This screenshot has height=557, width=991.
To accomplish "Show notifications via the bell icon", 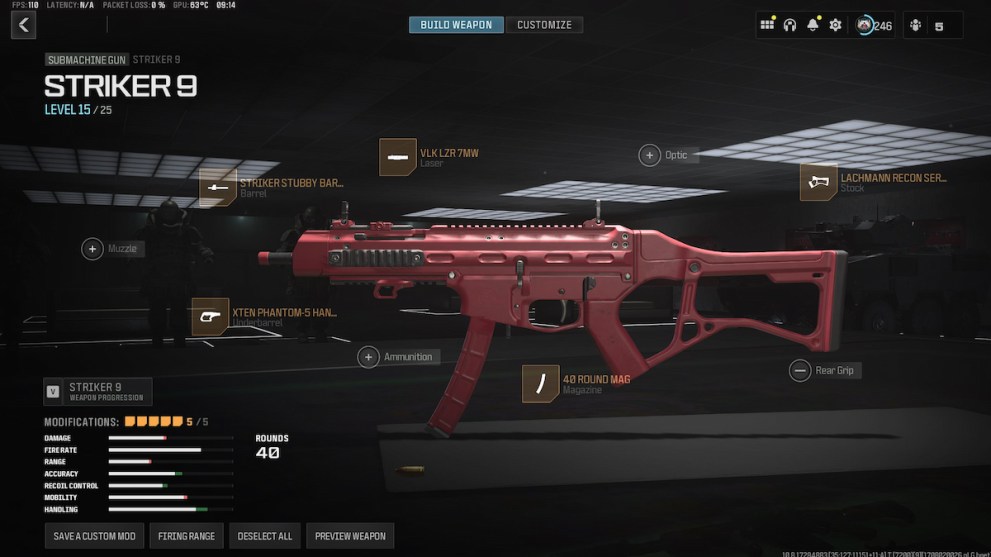I will click(x=813, y=25).
